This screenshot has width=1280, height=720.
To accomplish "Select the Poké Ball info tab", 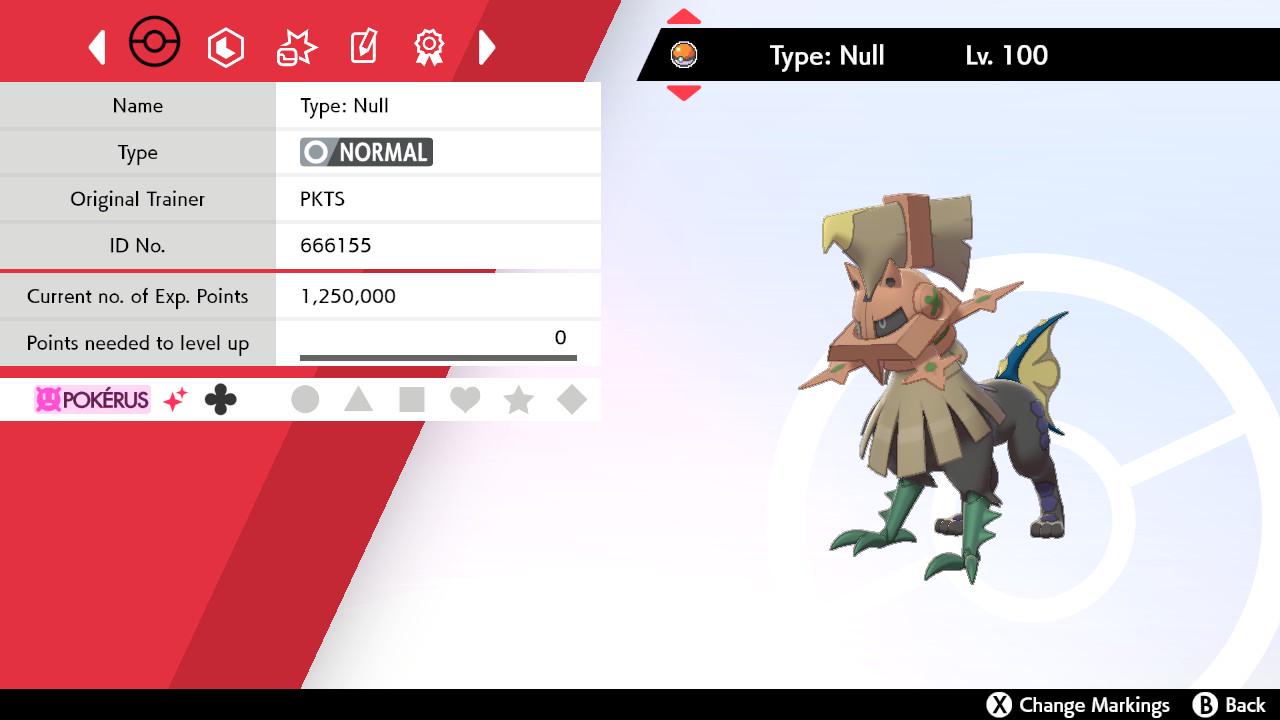I will point(155,44).
